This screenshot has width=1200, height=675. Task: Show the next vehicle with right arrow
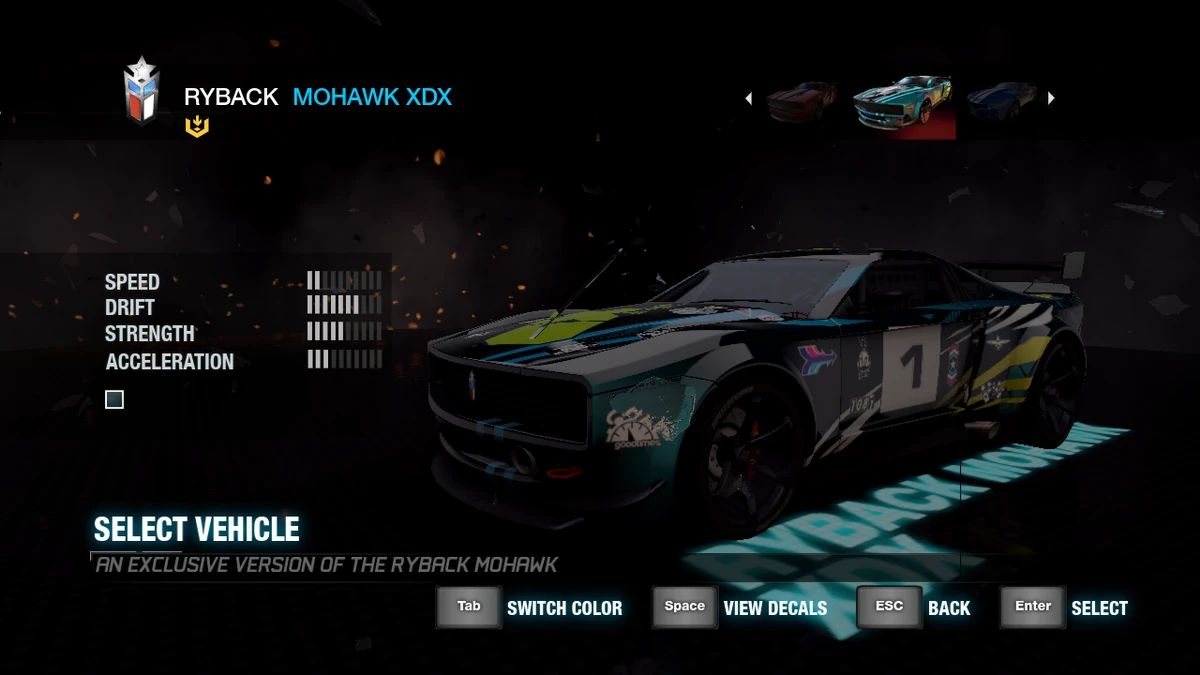pos(1051,98)
